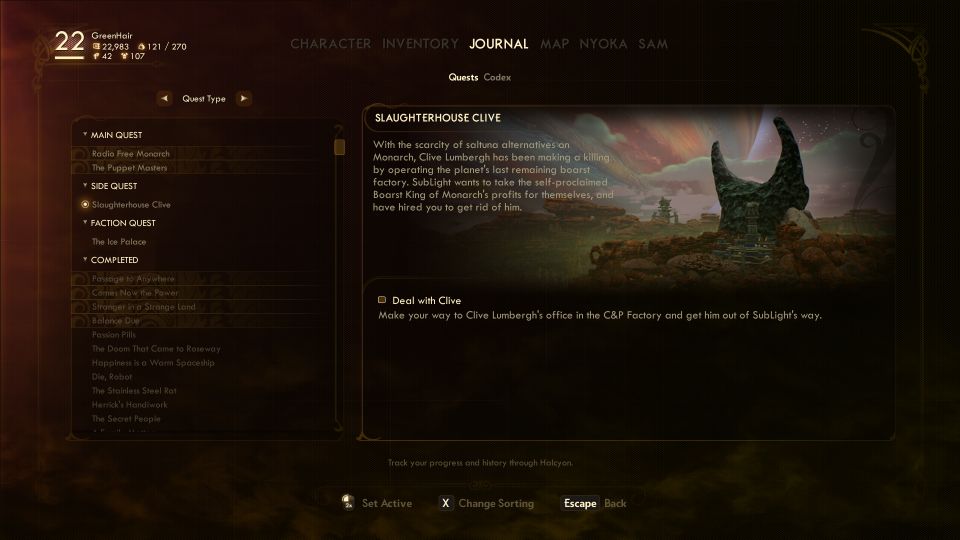View the Passage to Anywhere quest

pos(133,279)
